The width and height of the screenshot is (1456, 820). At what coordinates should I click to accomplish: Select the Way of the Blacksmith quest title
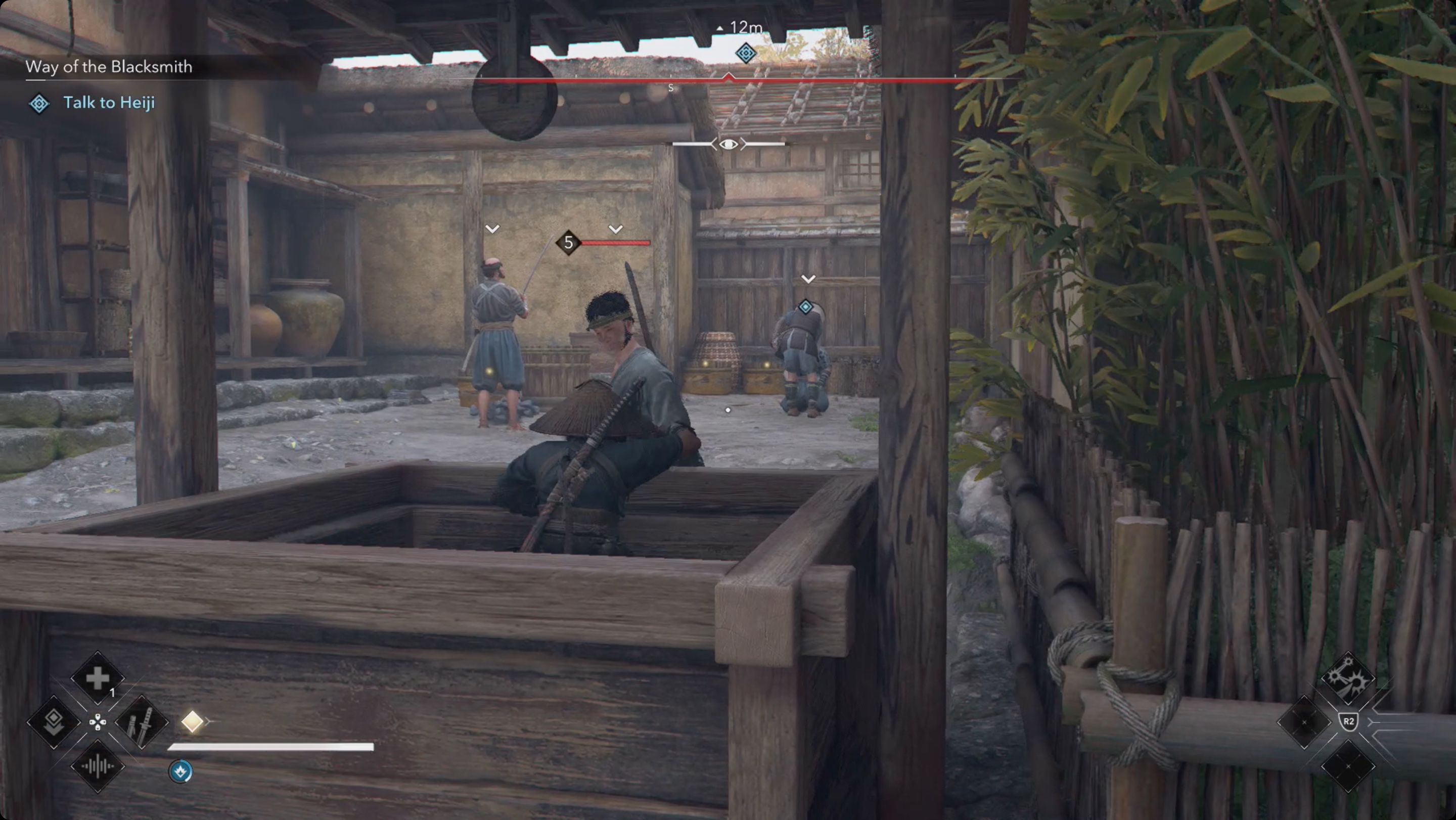tap(109, 67)
